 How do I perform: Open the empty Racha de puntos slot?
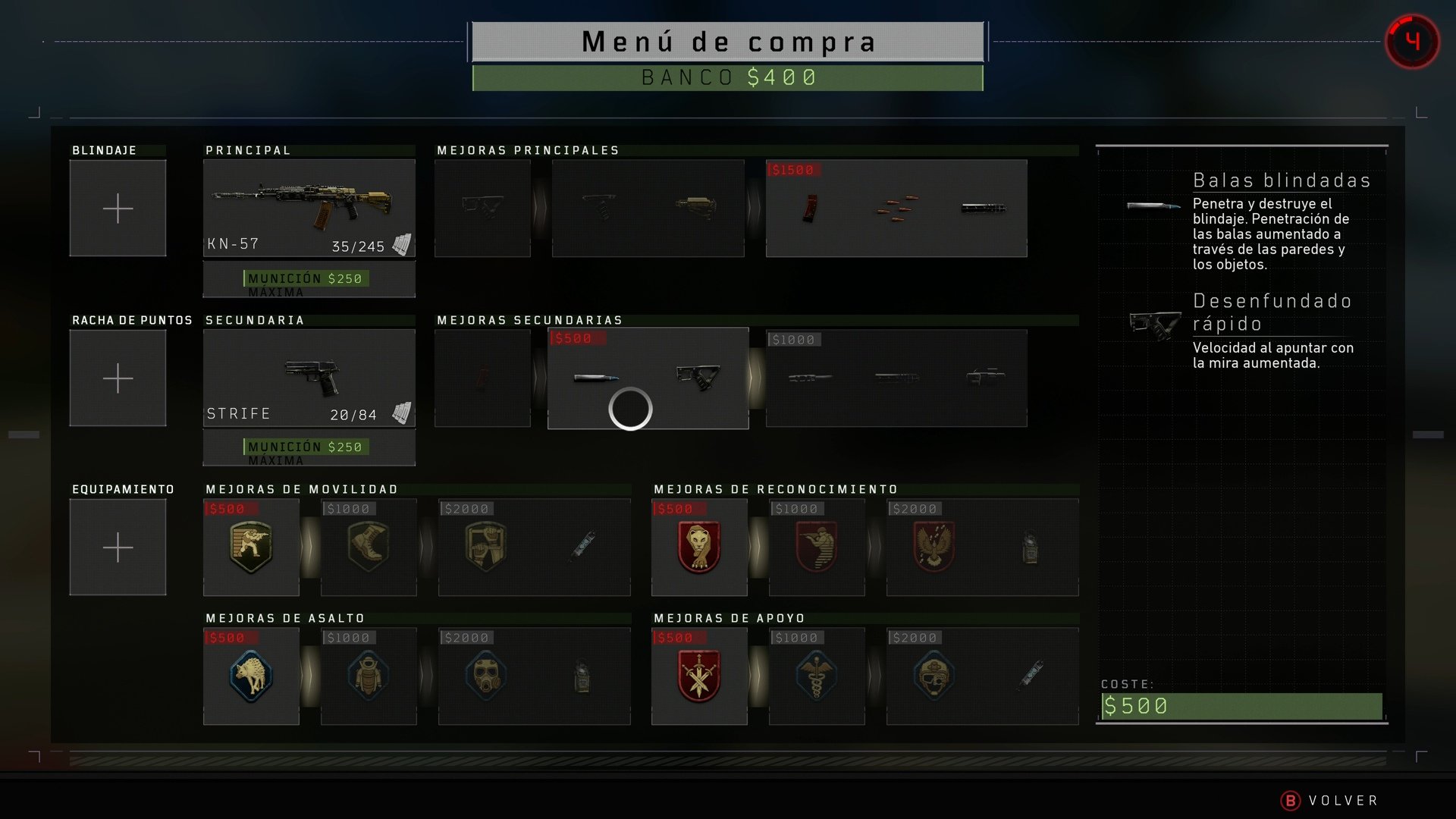pos(118,378)
